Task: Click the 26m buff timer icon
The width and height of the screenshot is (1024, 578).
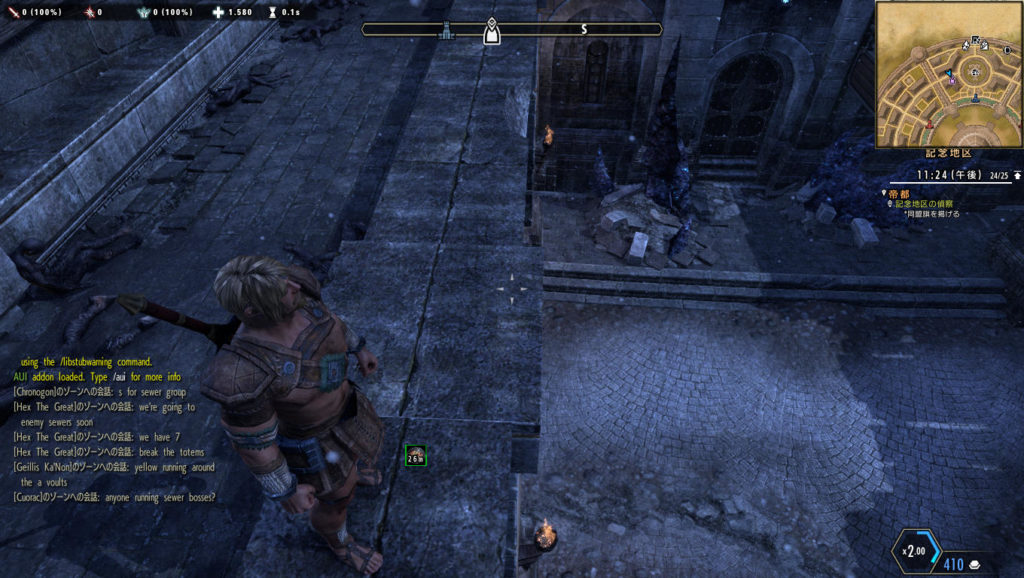Action: click(416, 456)
